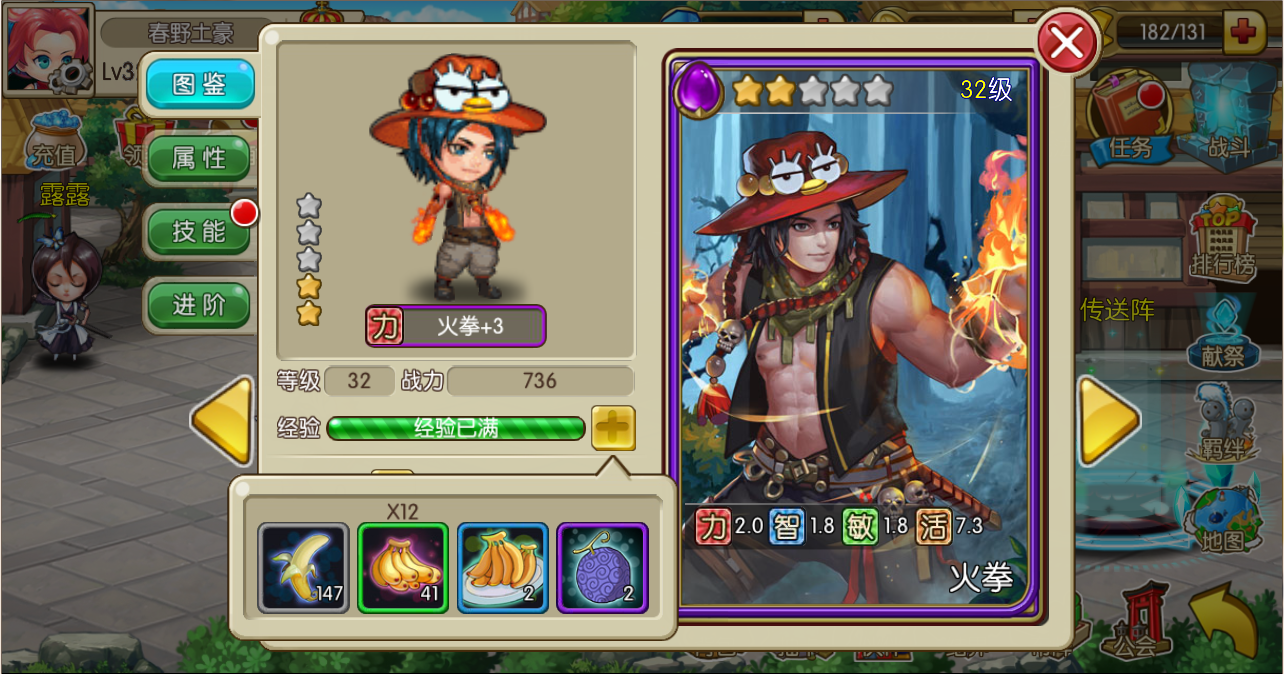
Task: Pick the purple swirl devil fruit
Action: (x=602, y=567)
